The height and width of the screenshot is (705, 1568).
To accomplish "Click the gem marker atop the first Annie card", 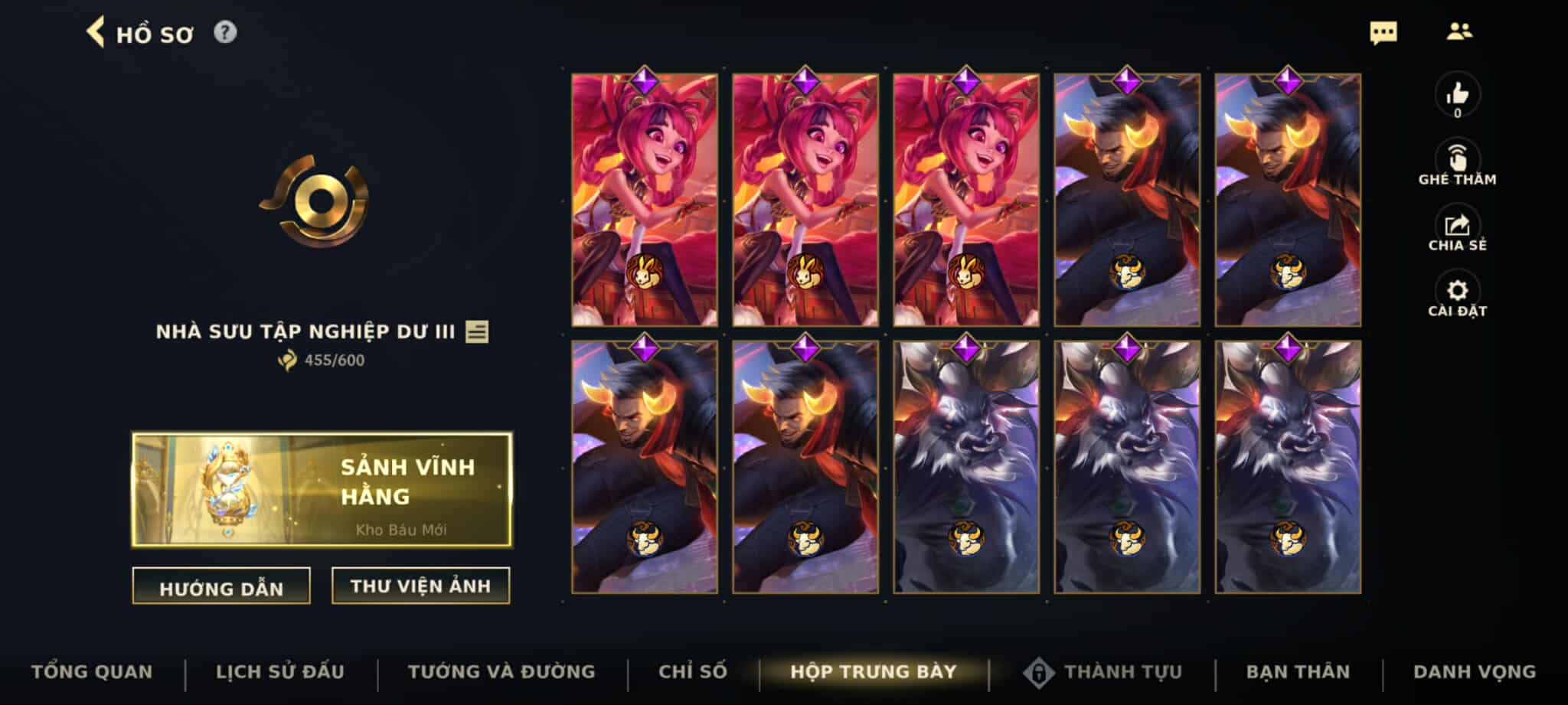I will click(x=644, y=80).
